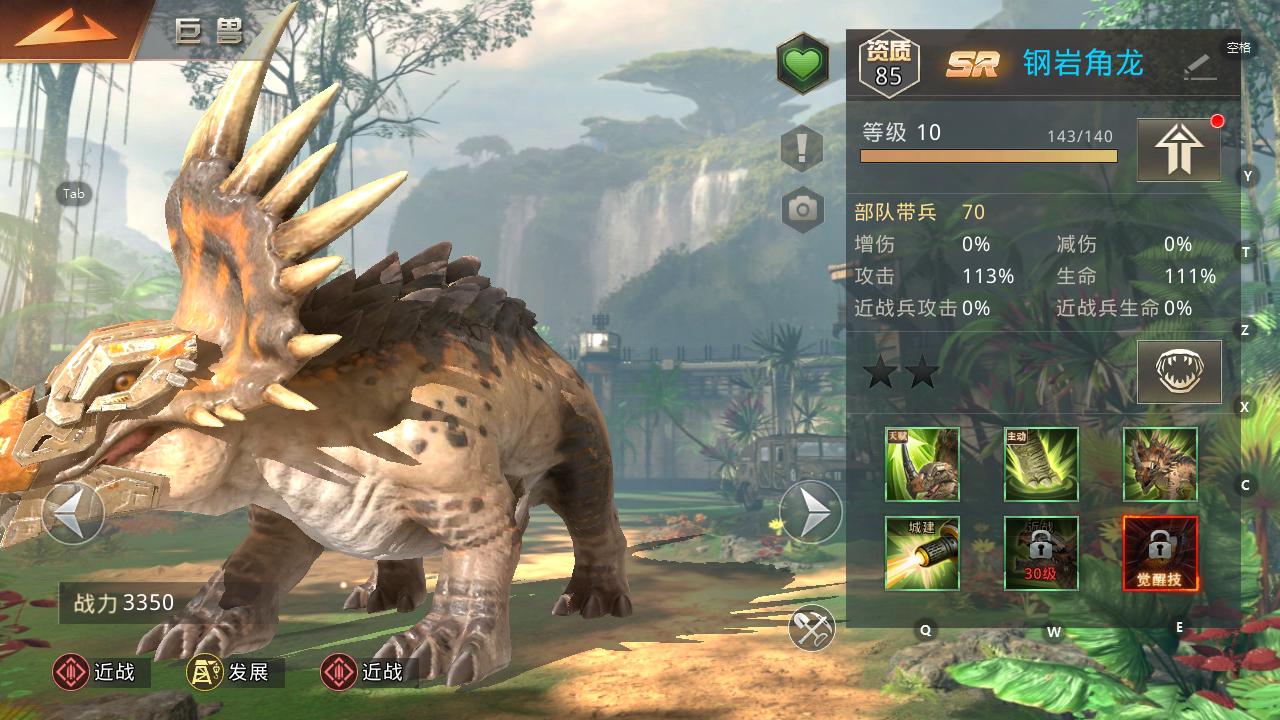Select the 主动 active skill icon
The image size is (1280, 720).
click(1041, 464)
